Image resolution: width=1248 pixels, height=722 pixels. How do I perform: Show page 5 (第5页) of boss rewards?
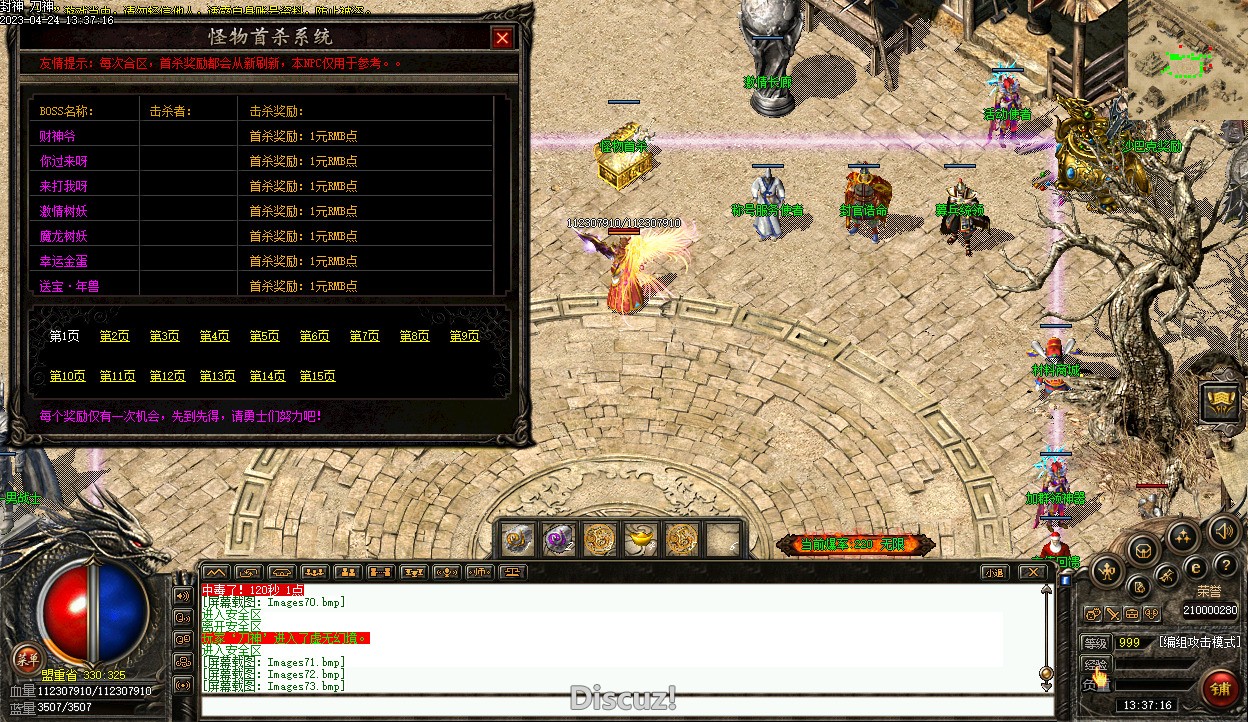pos(265,336)
